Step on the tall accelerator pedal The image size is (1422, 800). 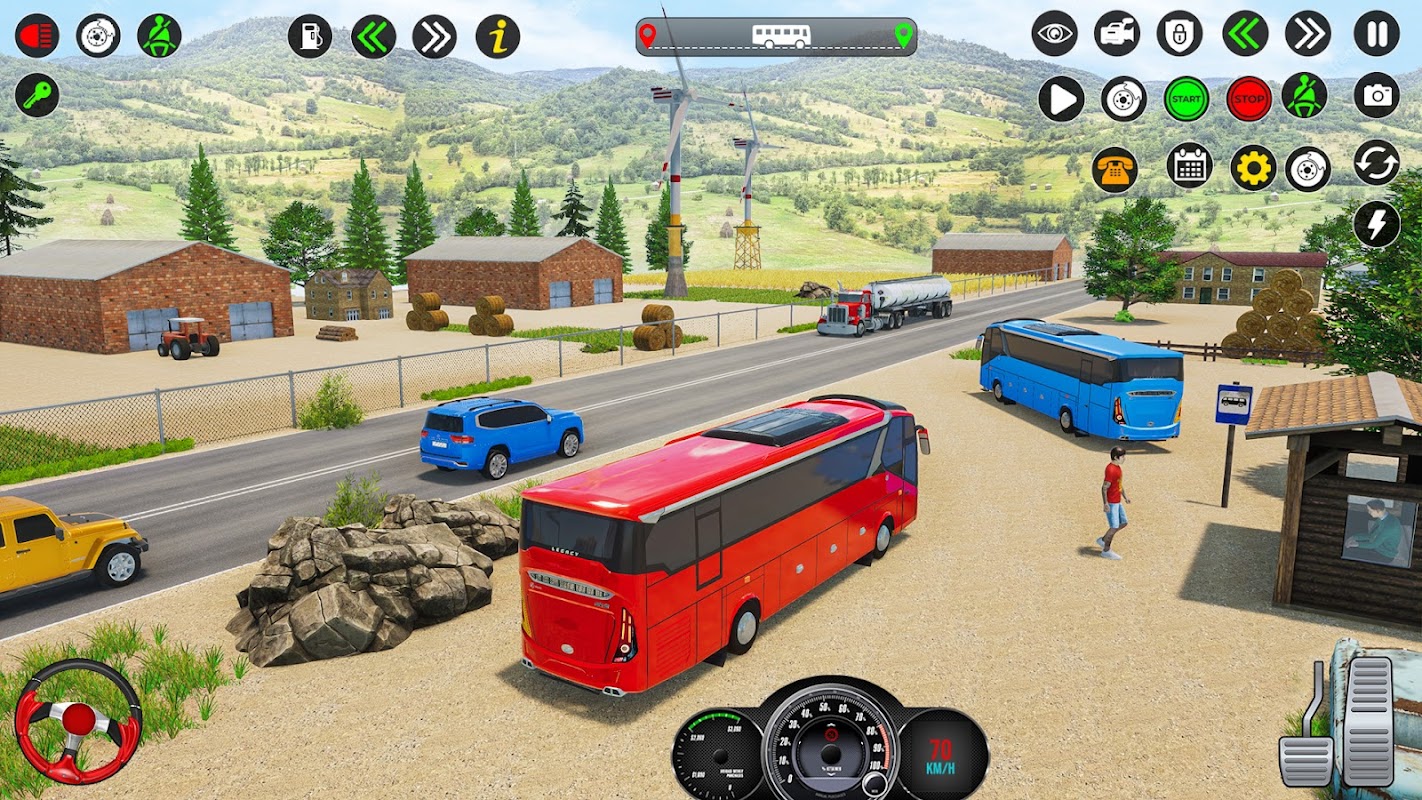pos(1368,720)
